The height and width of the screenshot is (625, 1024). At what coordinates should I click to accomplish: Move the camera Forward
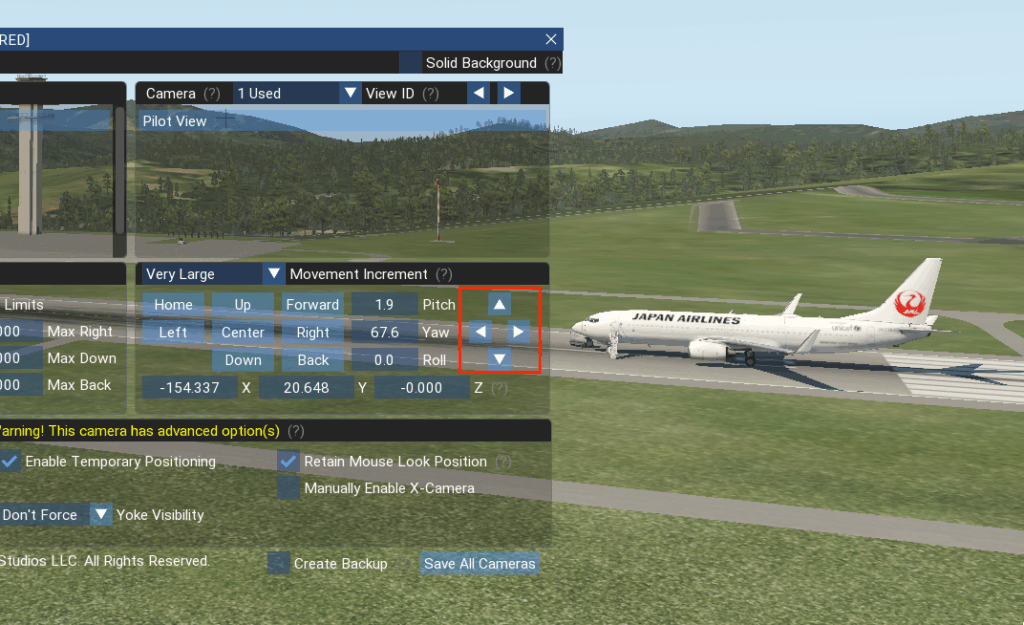point(312,304)
